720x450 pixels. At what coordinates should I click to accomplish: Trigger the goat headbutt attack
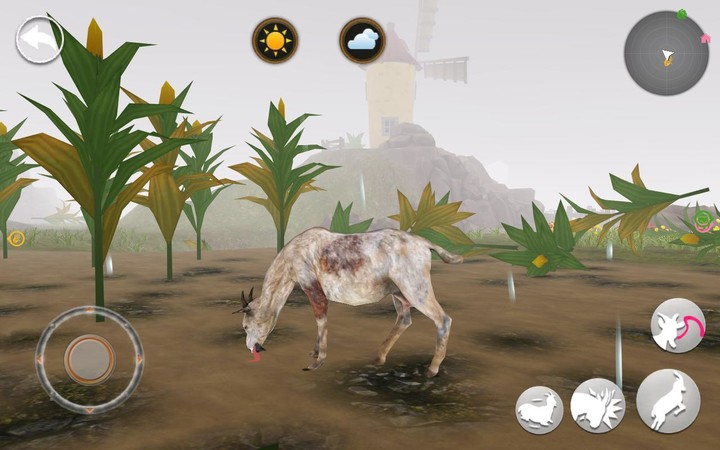[597, 405]
